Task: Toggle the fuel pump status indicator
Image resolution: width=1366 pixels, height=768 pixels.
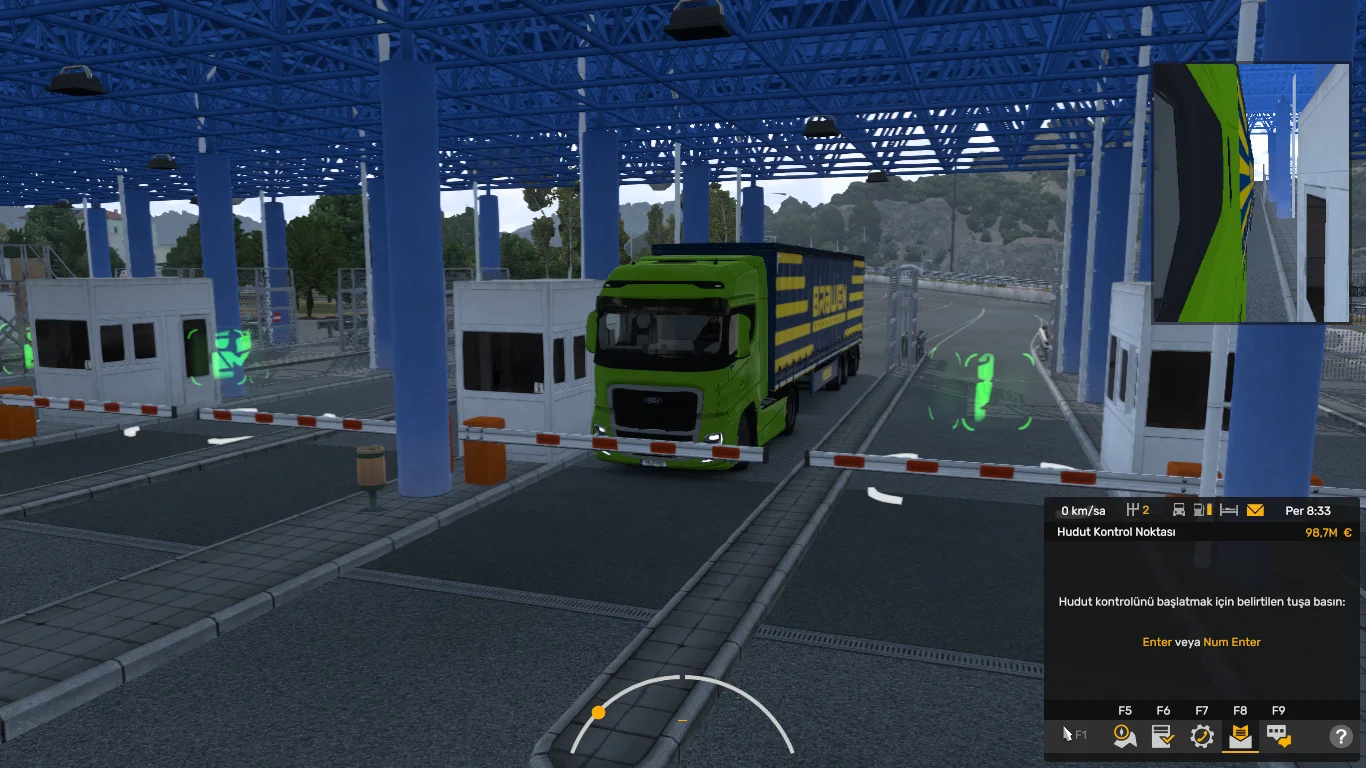Action: tap(1198, 510)
